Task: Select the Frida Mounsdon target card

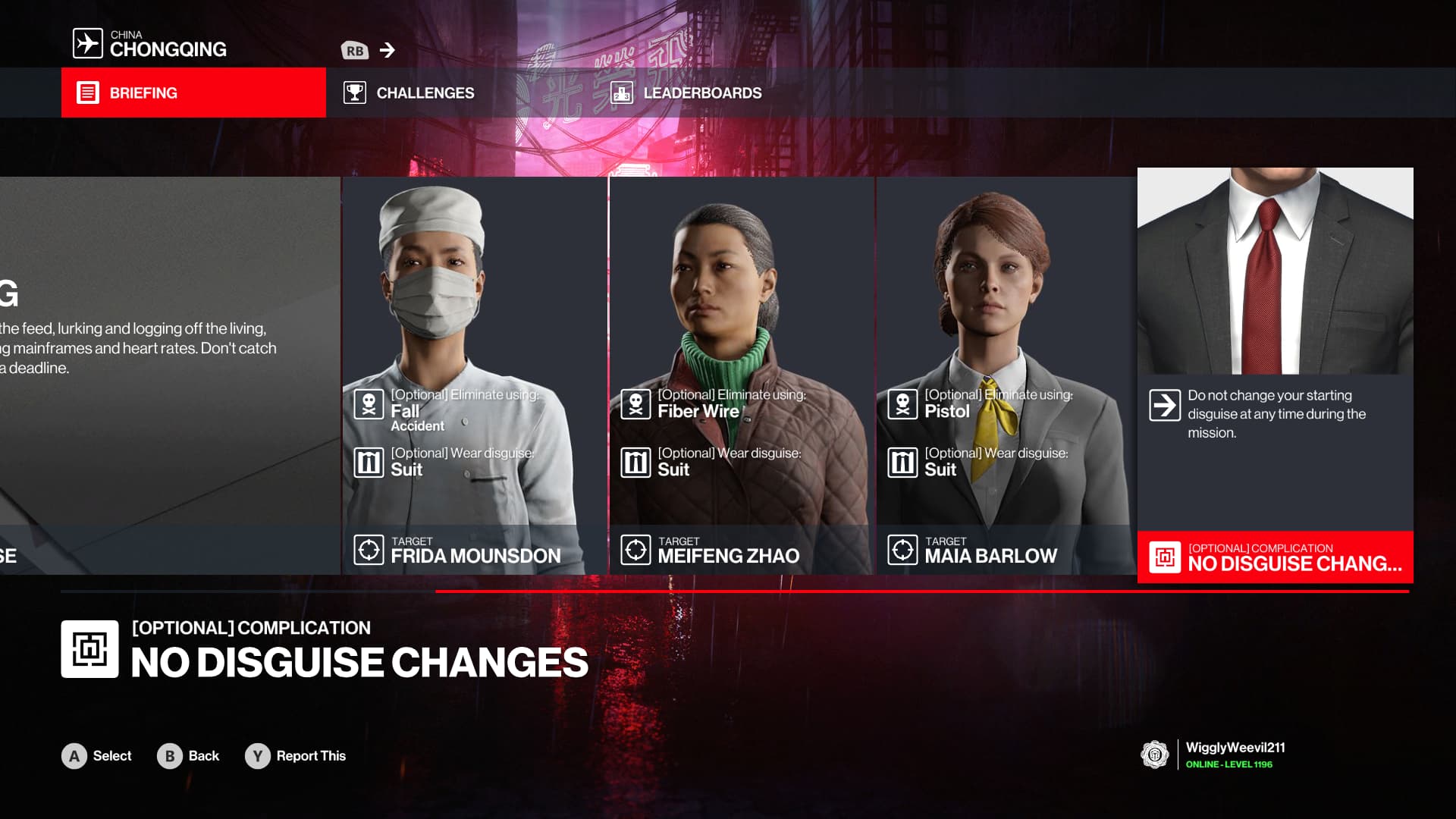Action: click(474, 375)
